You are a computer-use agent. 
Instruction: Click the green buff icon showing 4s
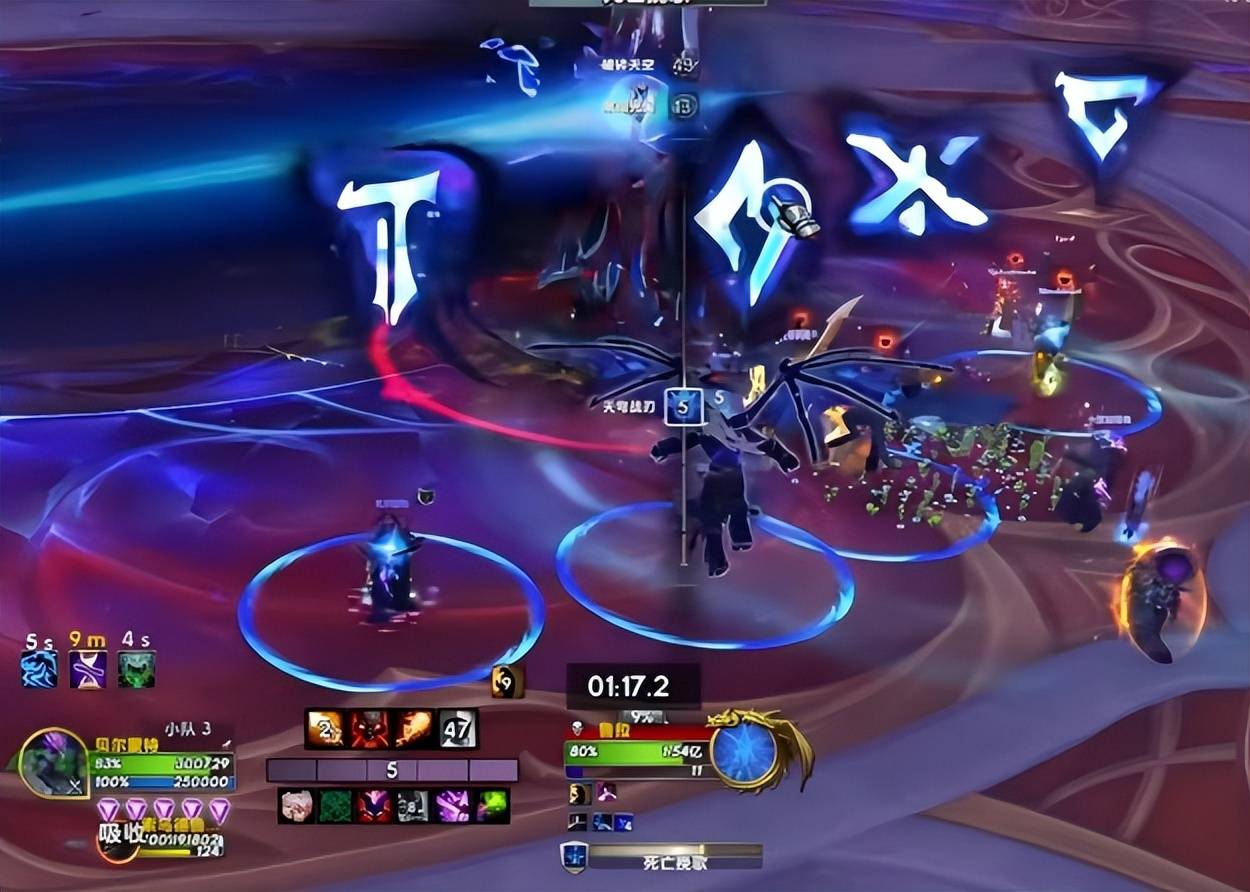pos(136,668)
